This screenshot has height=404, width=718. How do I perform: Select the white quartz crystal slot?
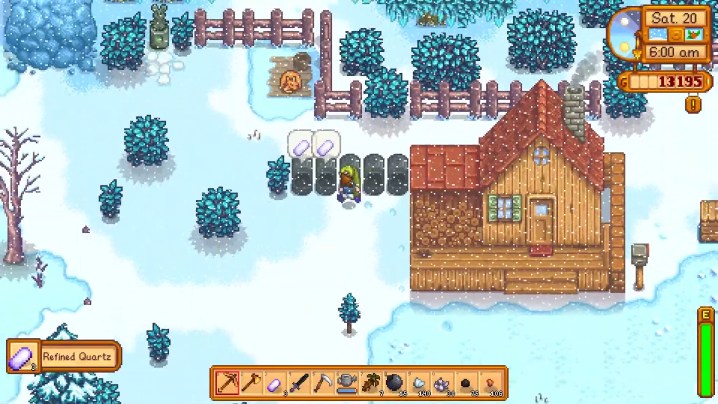pos(419,382)
